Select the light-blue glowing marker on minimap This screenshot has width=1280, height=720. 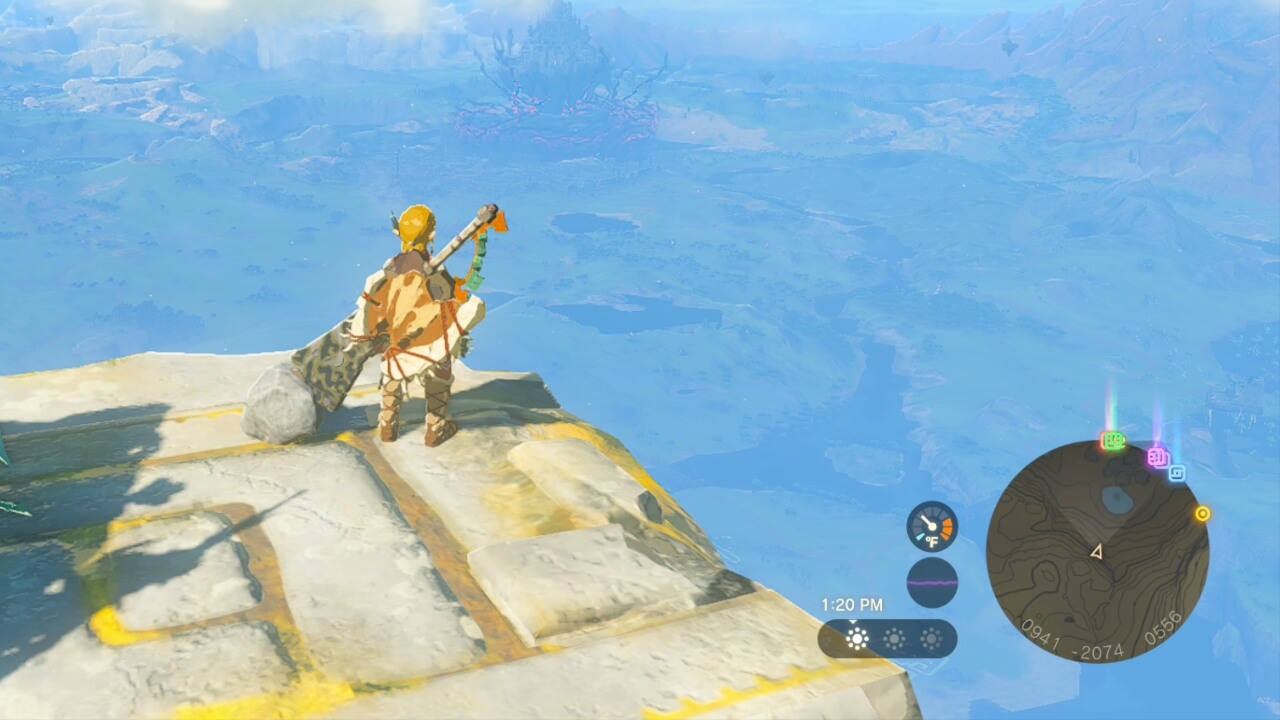pyautogui.click(x=1177, y=473)
